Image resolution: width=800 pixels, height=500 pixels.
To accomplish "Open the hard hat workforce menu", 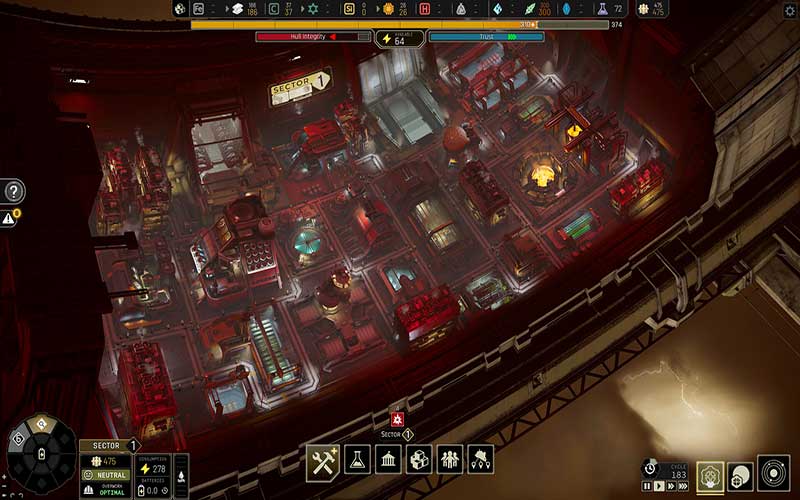I will pyautogui.click(x=481, y=459).
